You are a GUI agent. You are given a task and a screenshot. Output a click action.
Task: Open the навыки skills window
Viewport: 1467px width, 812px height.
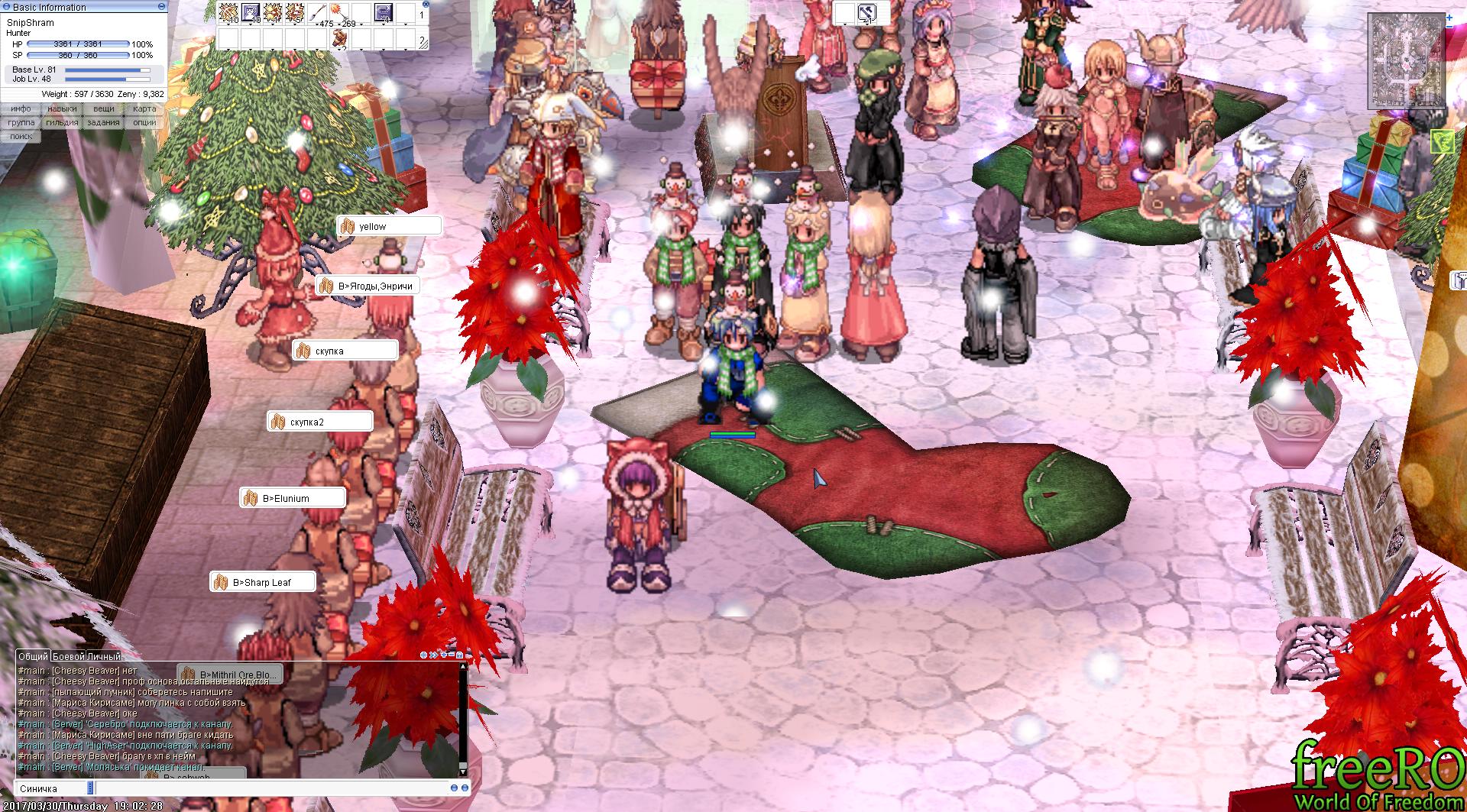pos(62,109)
